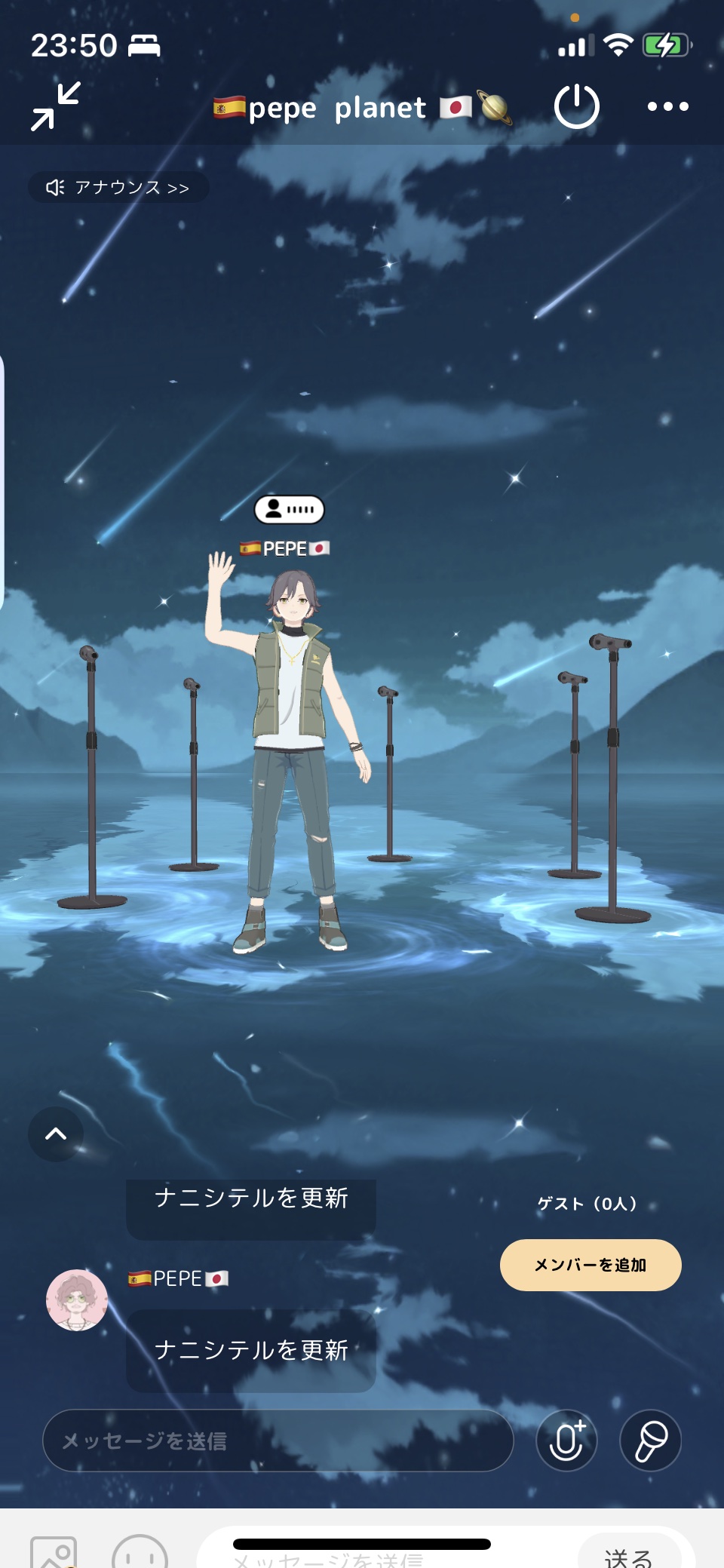Tap the speaker badge above PEPE's avatar

[289, 510]
